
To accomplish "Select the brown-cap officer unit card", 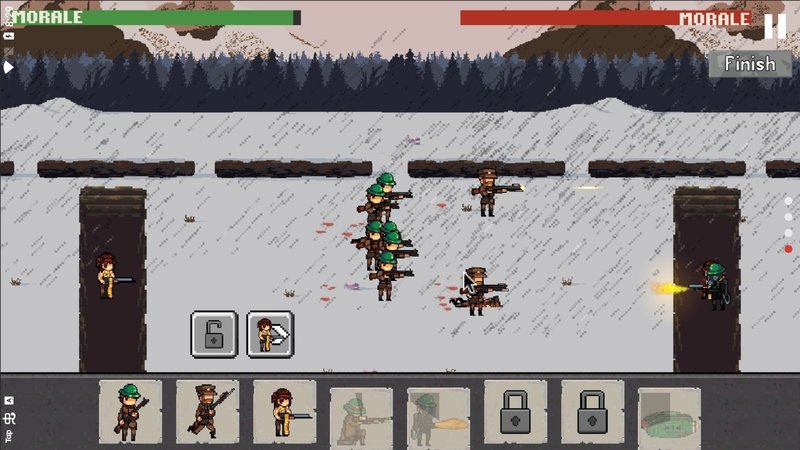I will click(x=207, y=411).
